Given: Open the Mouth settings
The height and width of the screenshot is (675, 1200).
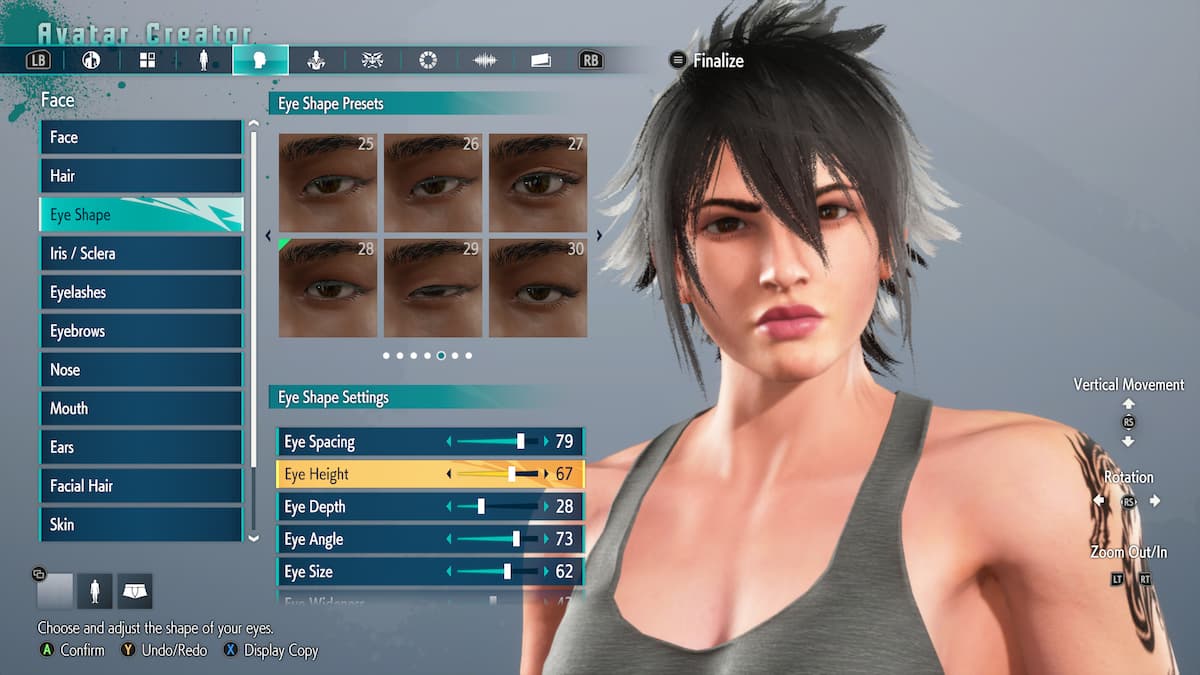Looking at the screenshot, I should point(140,409).
